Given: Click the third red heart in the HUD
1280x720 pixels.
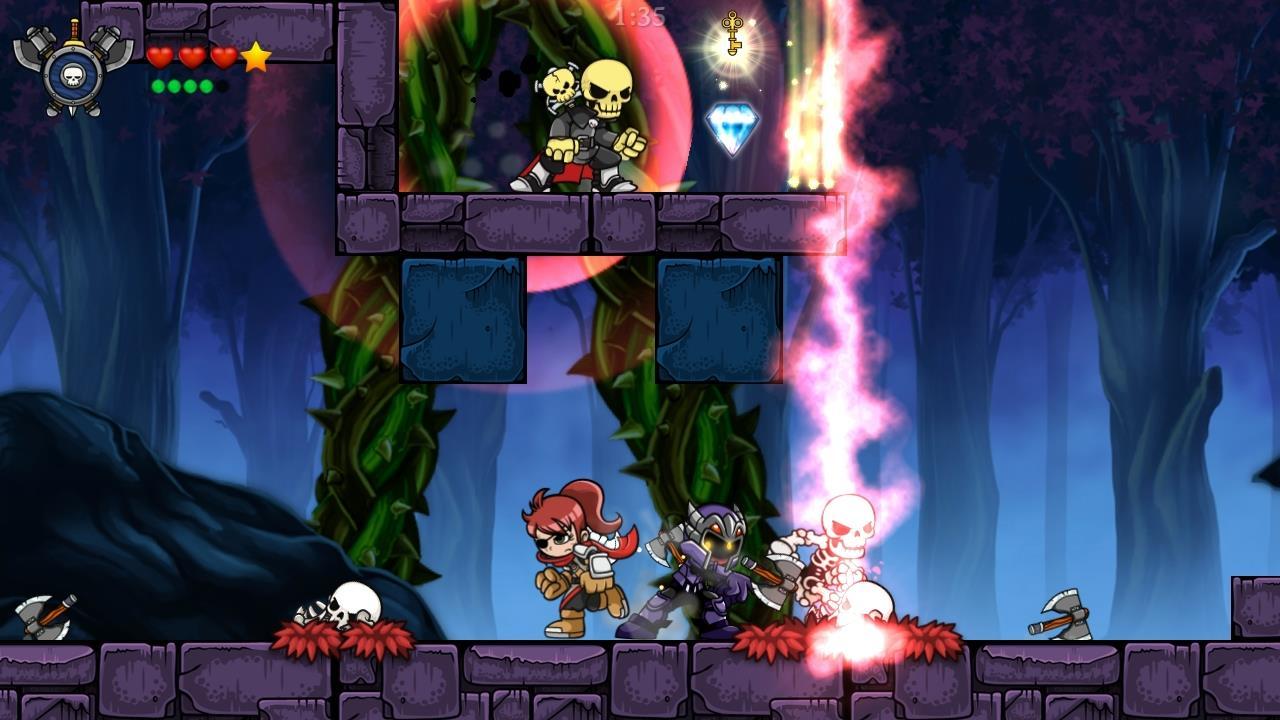Looking at the screenshot, I should point(223,55).
